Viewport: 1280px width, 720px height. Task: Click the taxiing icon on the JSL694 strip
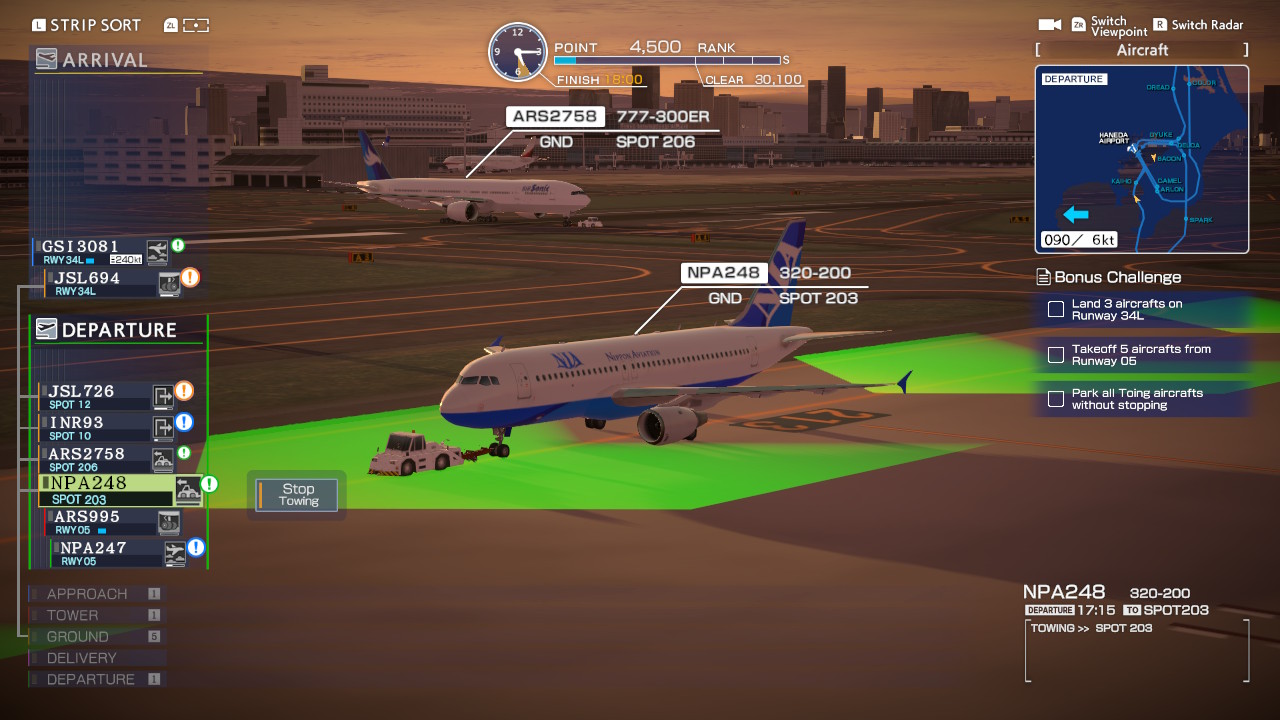[x=167, y=281]
